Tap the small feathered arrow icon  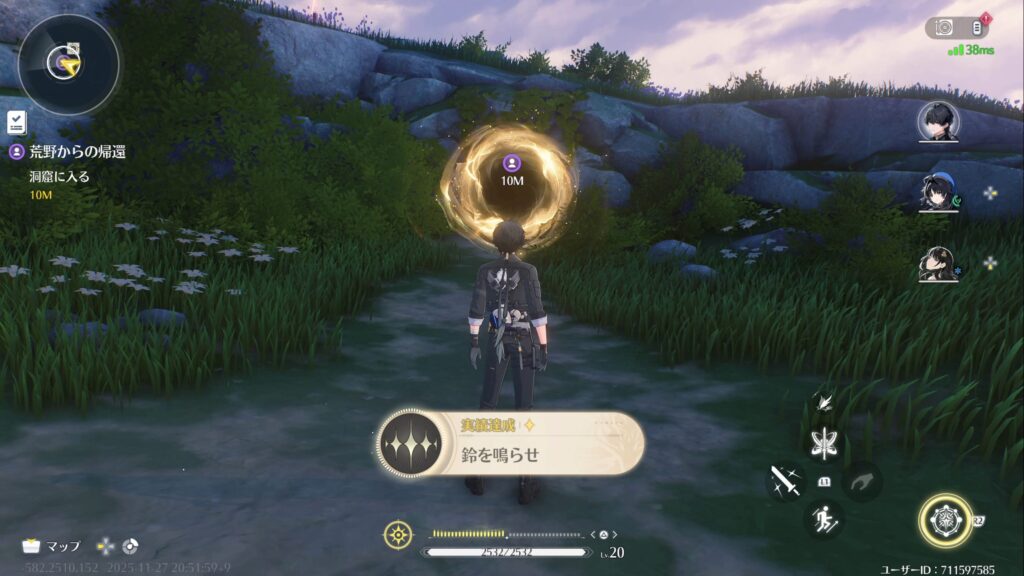[825, 402]
